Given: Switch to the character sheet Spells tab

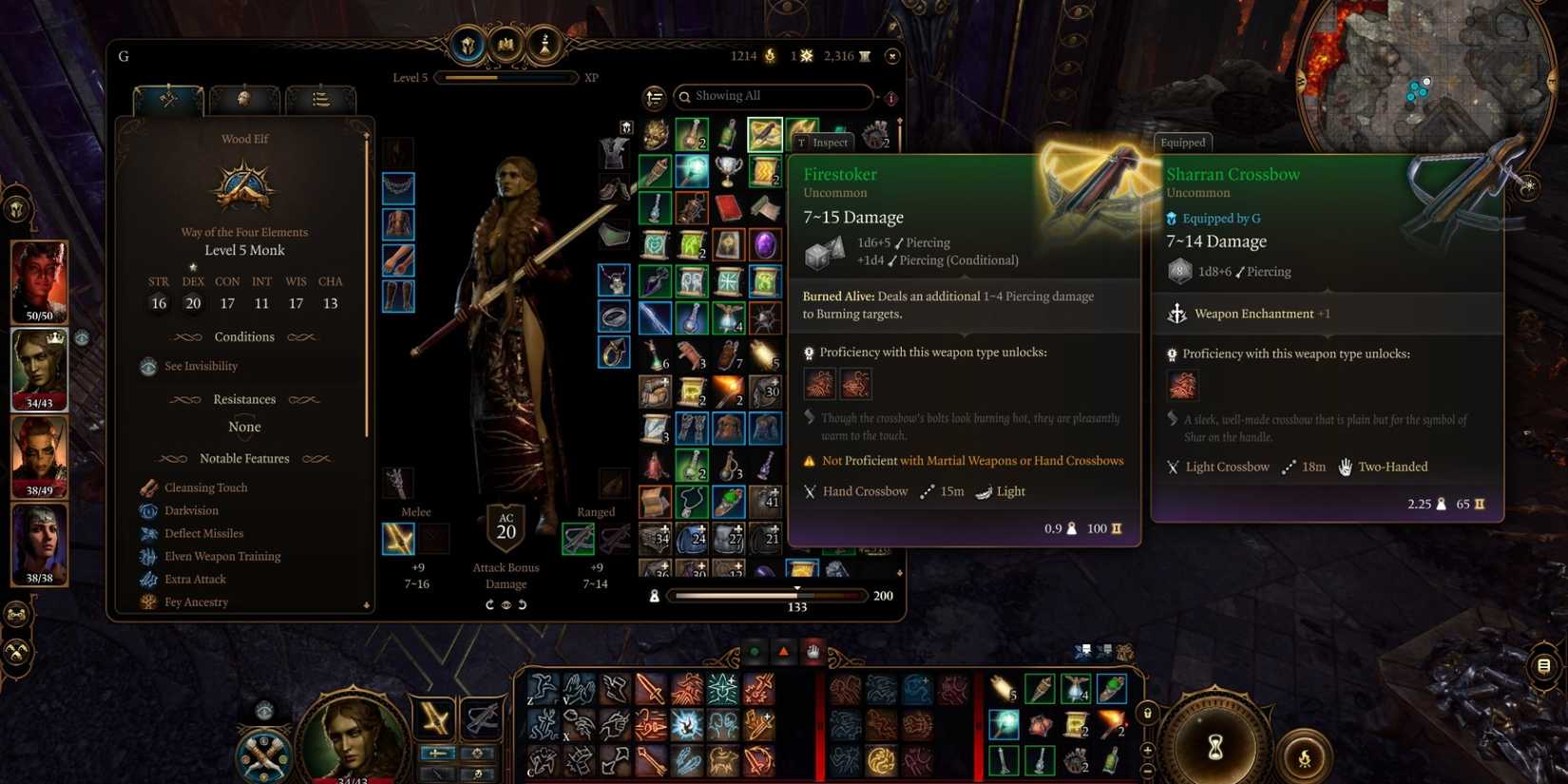Looking at the screenshot, I should pyautogui.click(x=244, y=99).
